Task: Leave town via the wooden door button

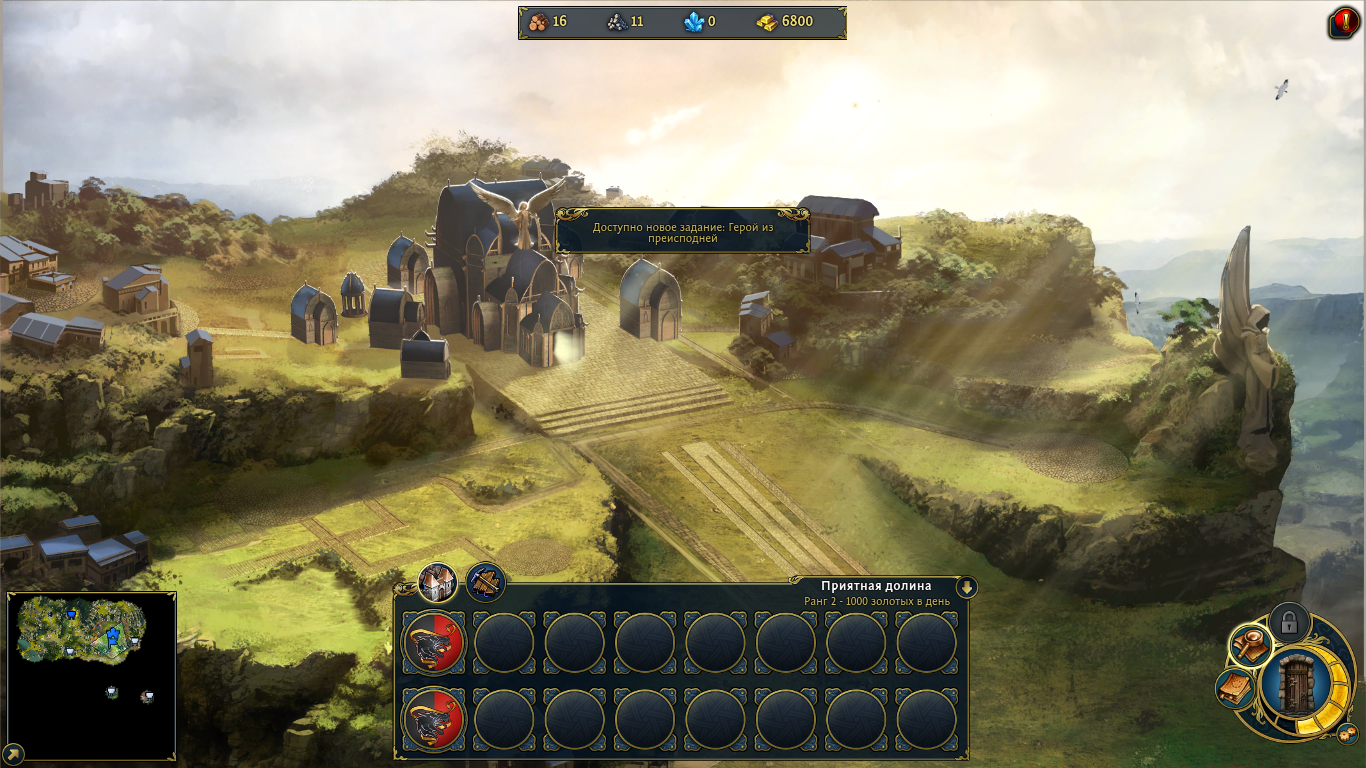Action: (x=1296, y=686)
